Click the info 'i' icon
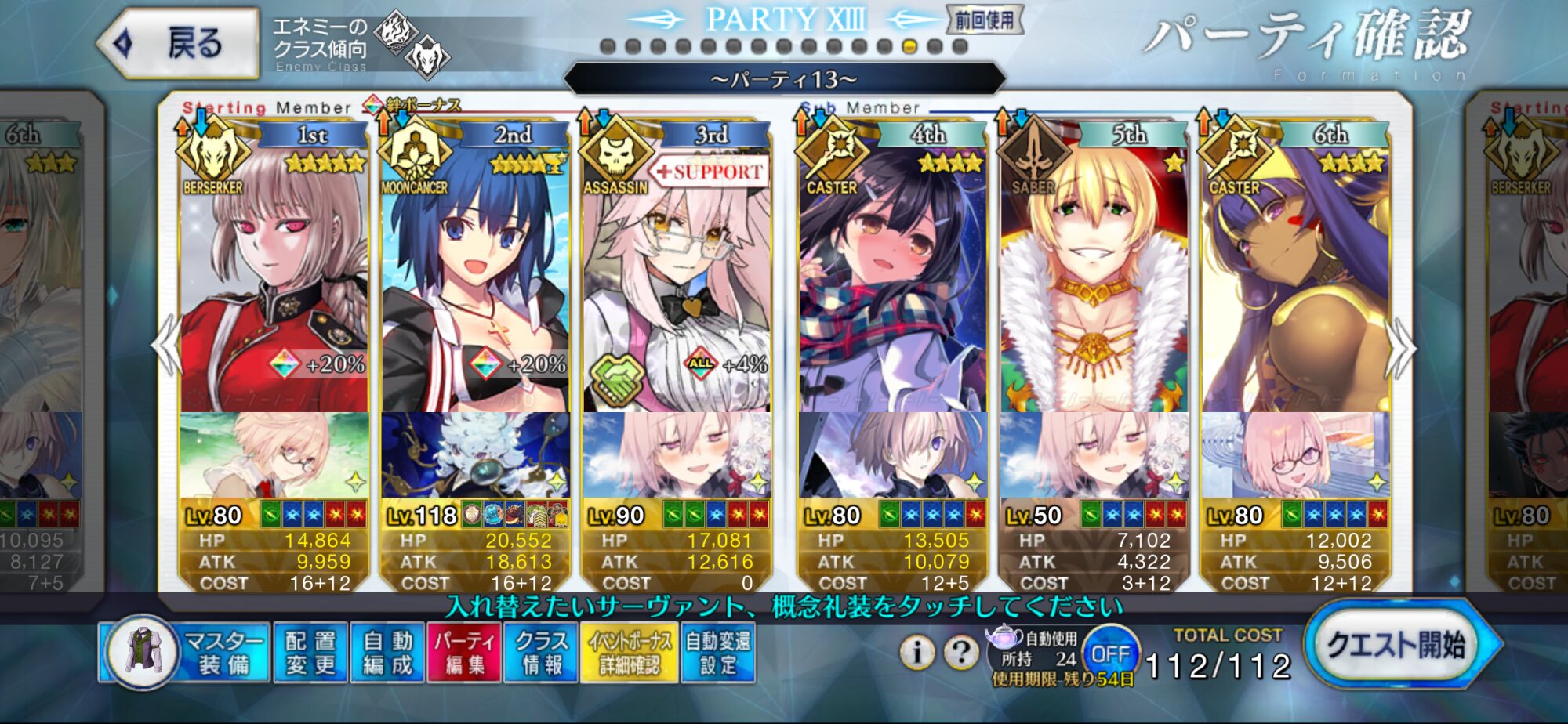Viewport: 1568px width, 724px height. coord(916,651)
